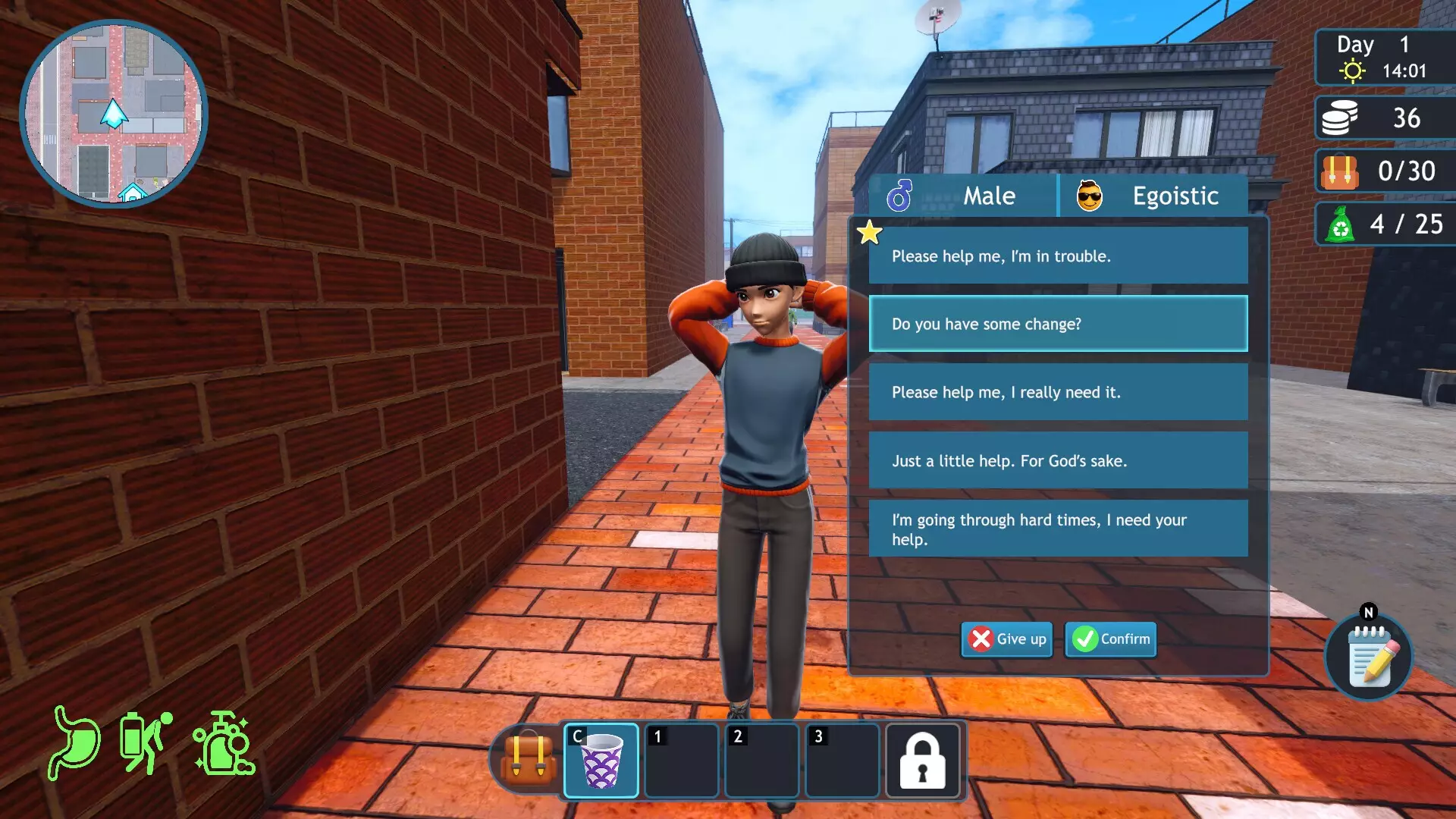
Task: Select the 'Do you have some change?' option
Action: [x=1058, y=324]
